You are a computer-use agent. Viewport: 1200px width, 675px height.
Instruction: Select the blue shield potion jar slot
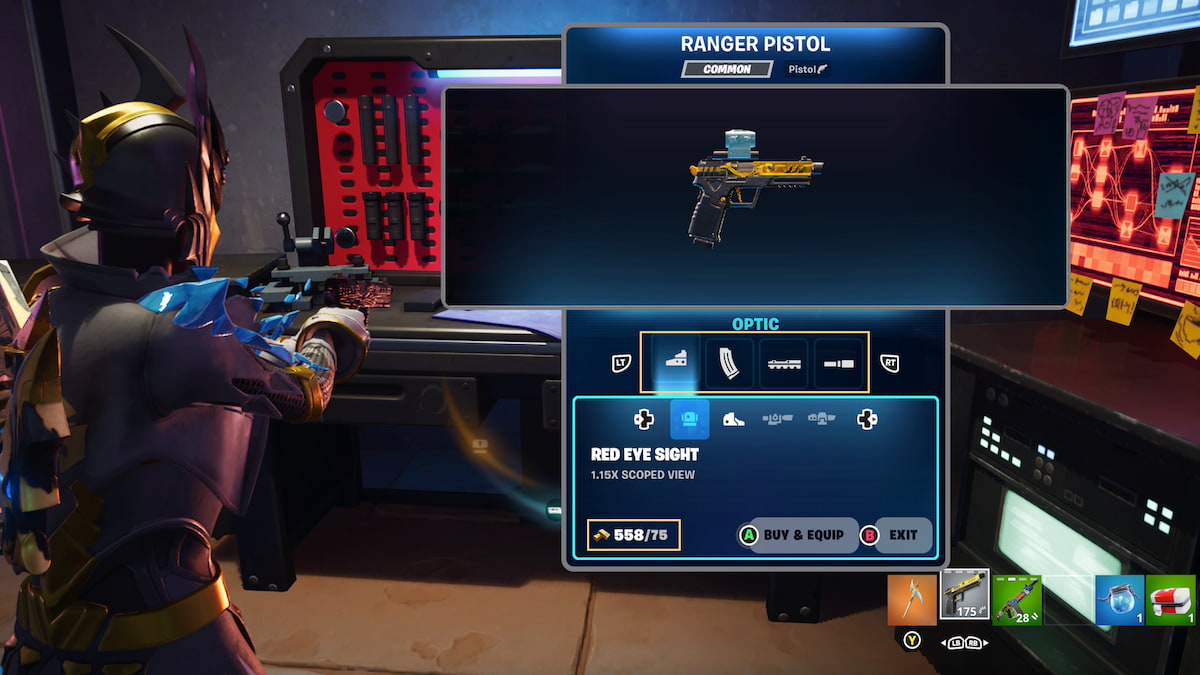click(1120, 599)
